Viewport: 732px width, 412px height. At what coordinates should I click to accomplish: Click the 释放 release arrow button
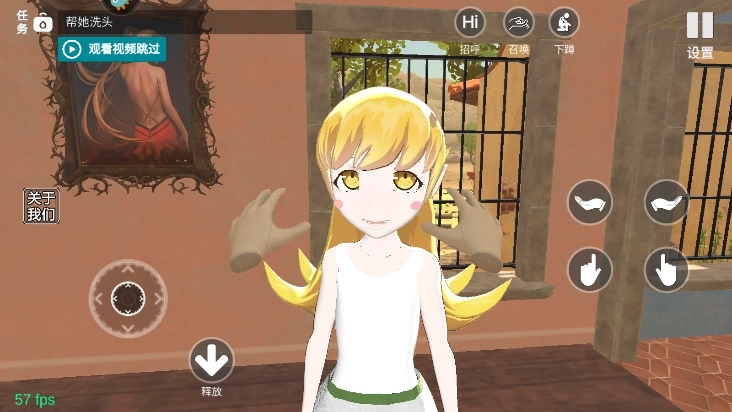(x=211, y=360)
